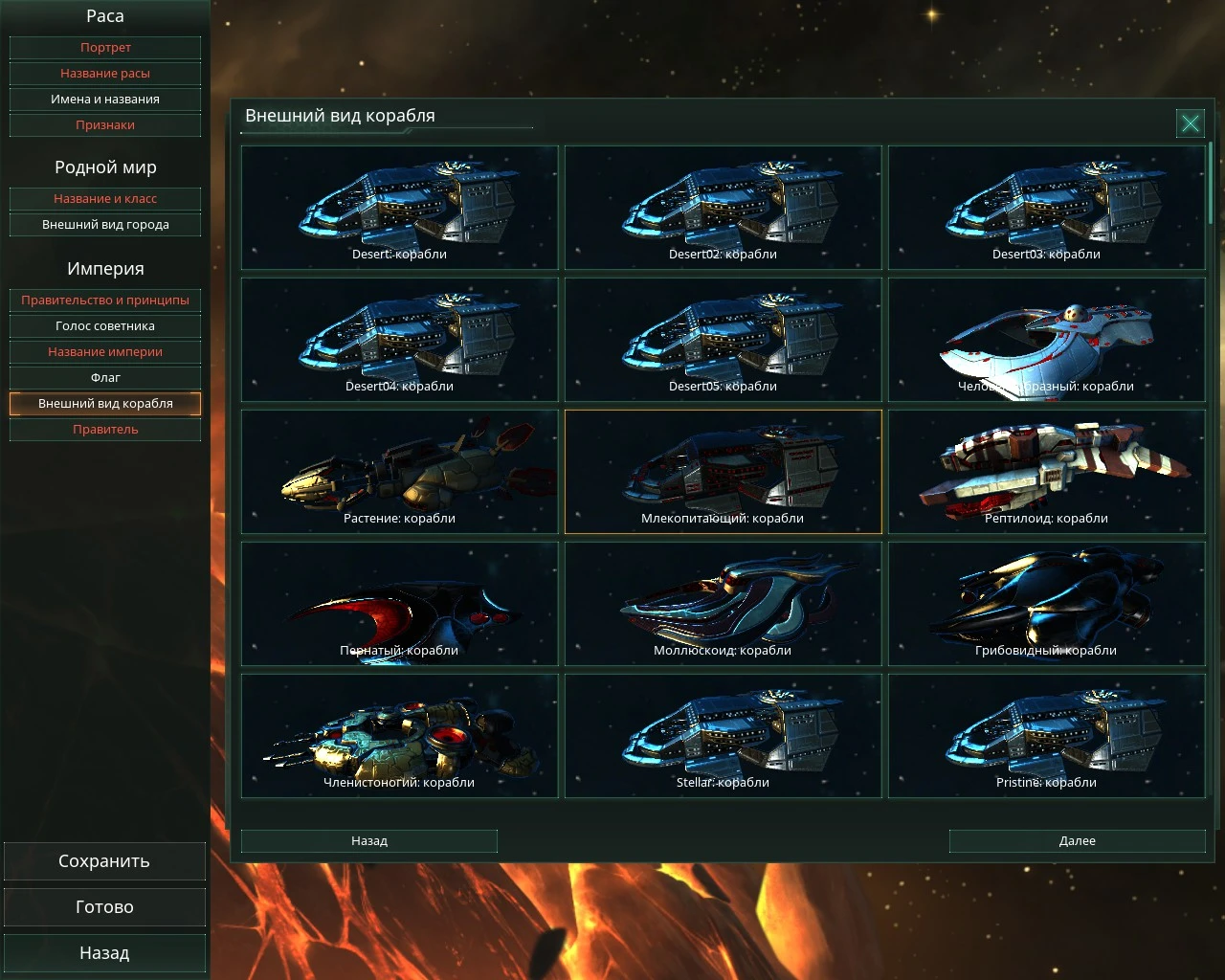Select the Stellar ship style

pos(723,735)
